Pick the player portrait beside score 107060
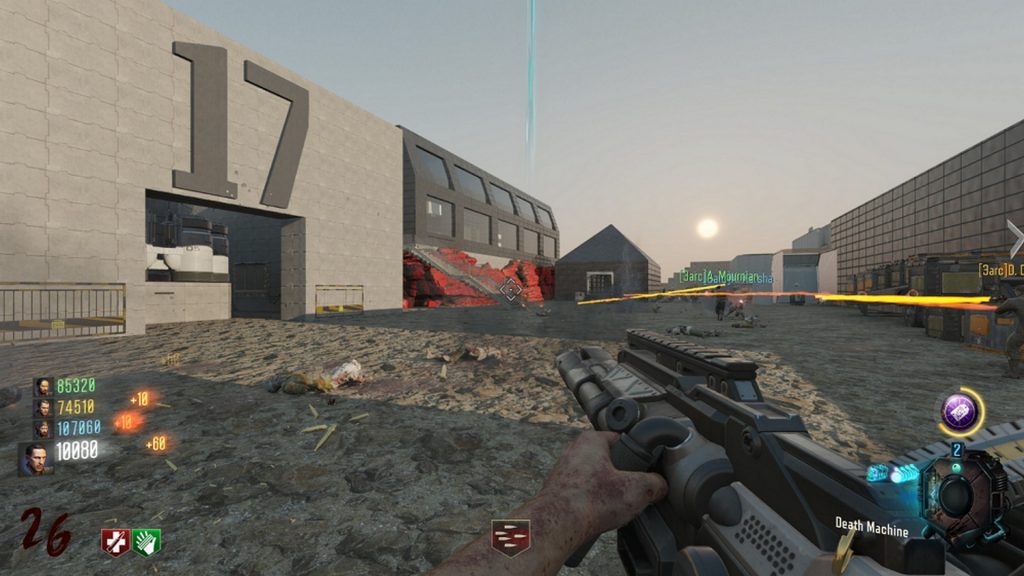The width and height of the screenshot is (1024, 576). tap(43, 428)
